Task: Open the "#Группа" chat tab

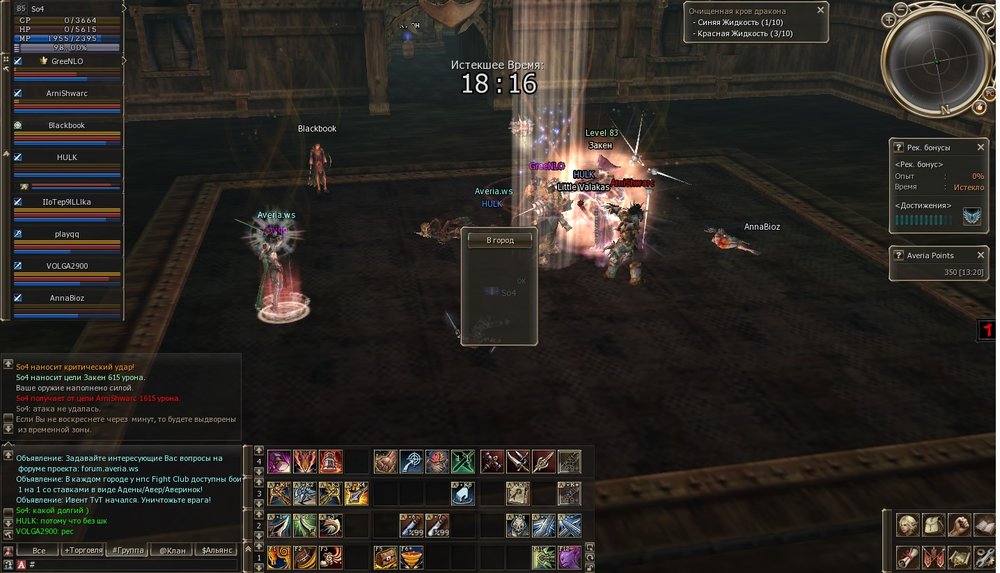Action: 125,550
